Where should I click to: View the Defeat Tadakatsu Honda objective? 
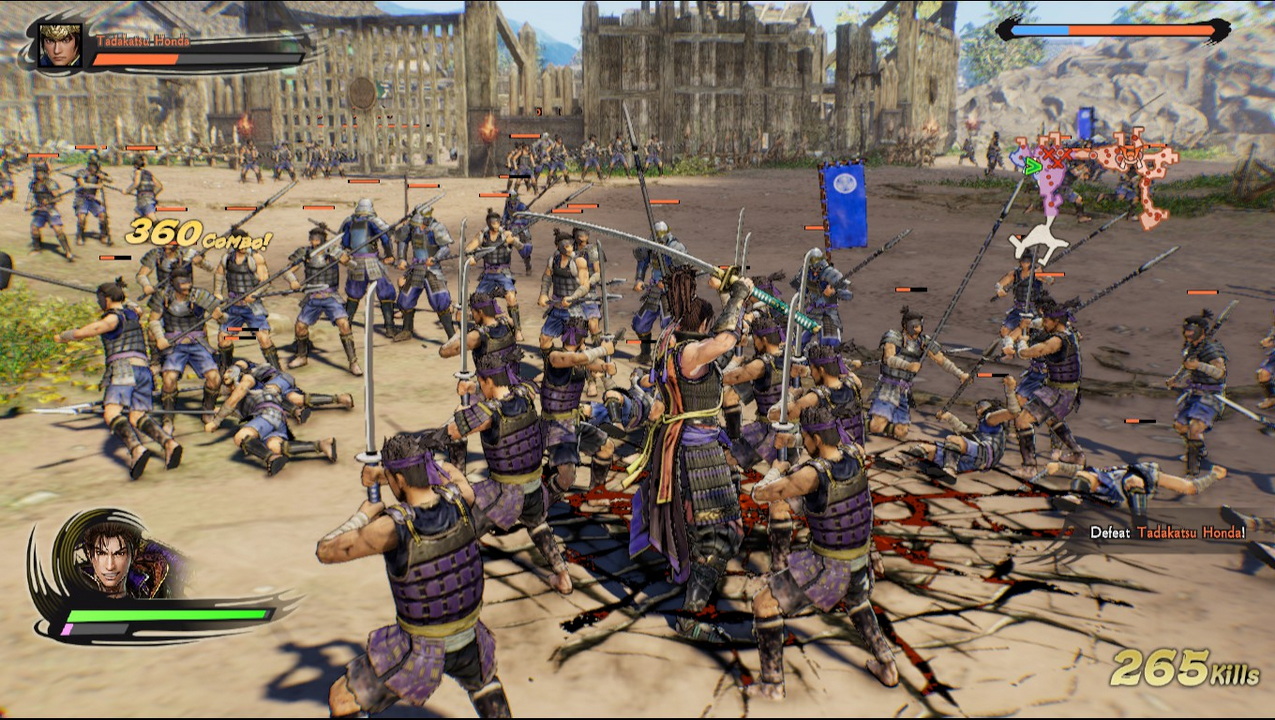[x=1167, y=533]
